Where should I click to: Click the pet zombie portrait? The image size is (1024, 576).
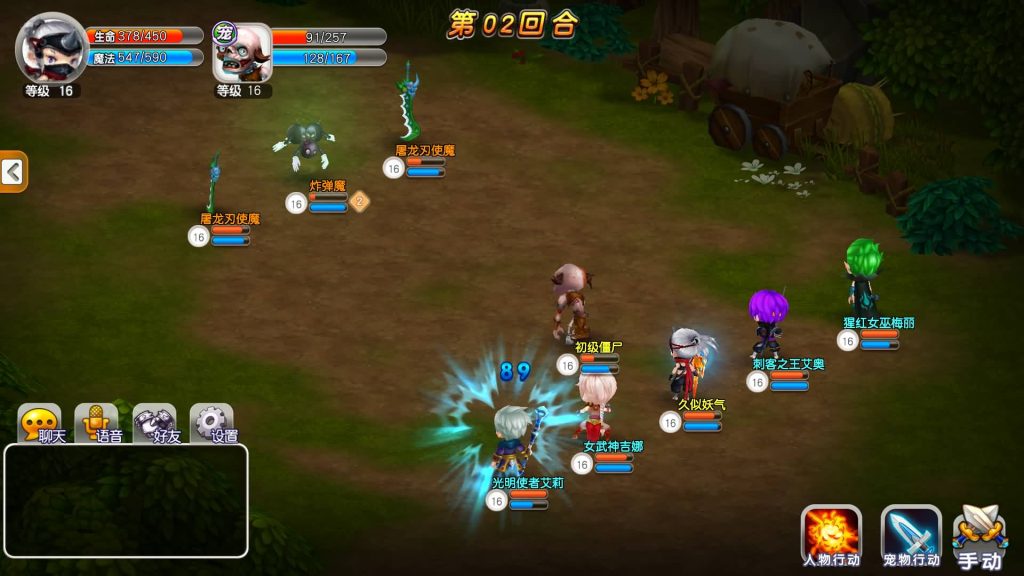243,53
